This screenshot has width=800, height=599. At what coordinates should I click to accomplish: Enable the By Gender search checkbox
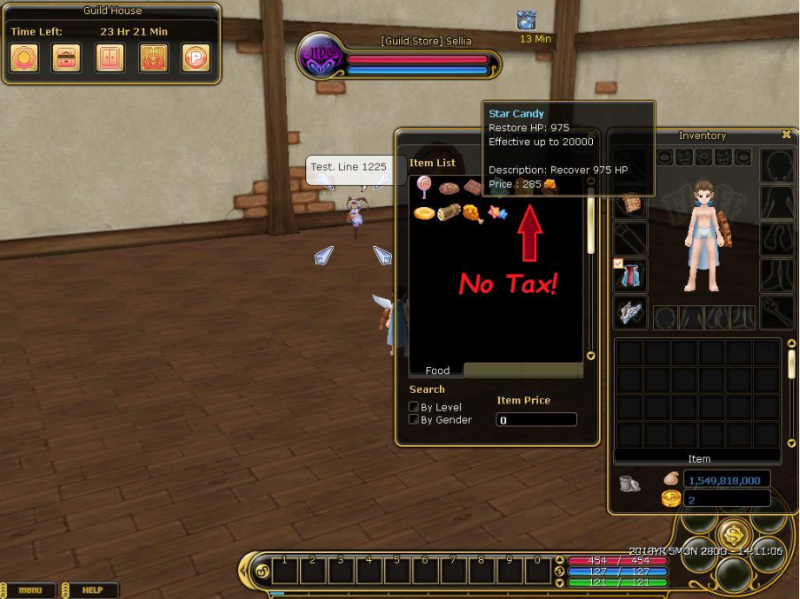click(414, 420)
